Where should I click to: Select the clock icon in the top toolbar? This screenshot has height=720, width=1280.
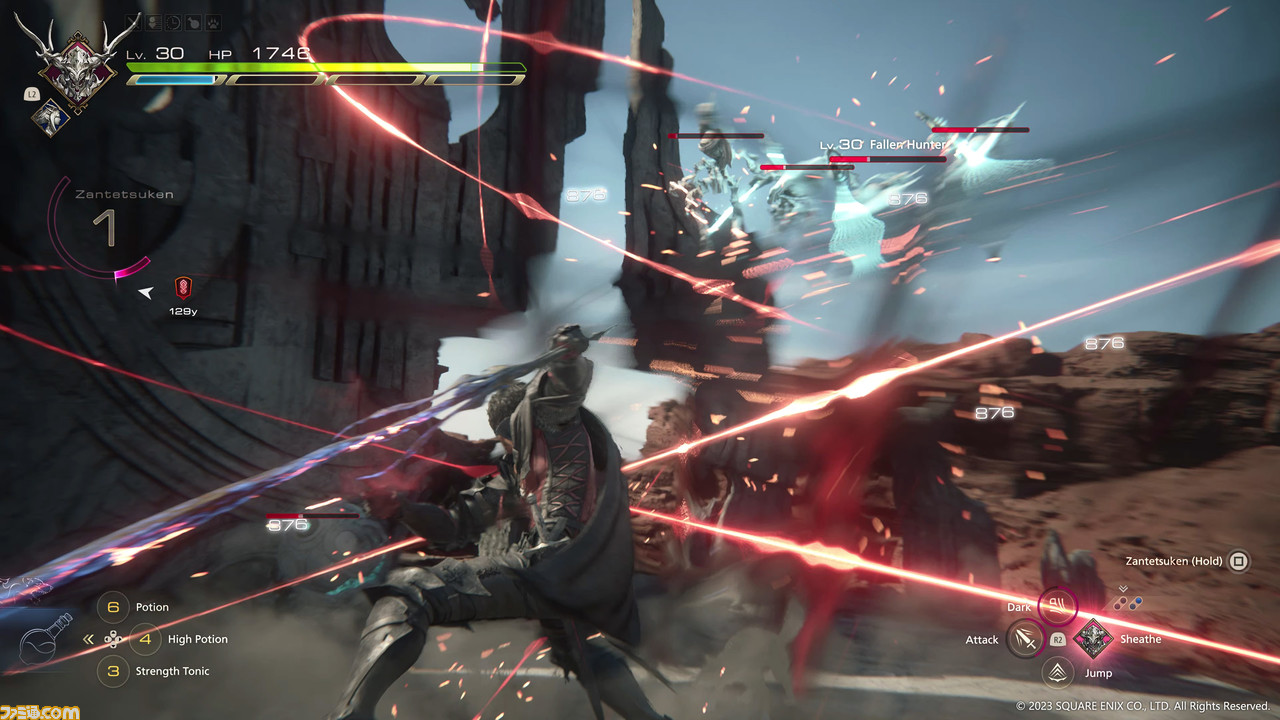coord(171,22)
